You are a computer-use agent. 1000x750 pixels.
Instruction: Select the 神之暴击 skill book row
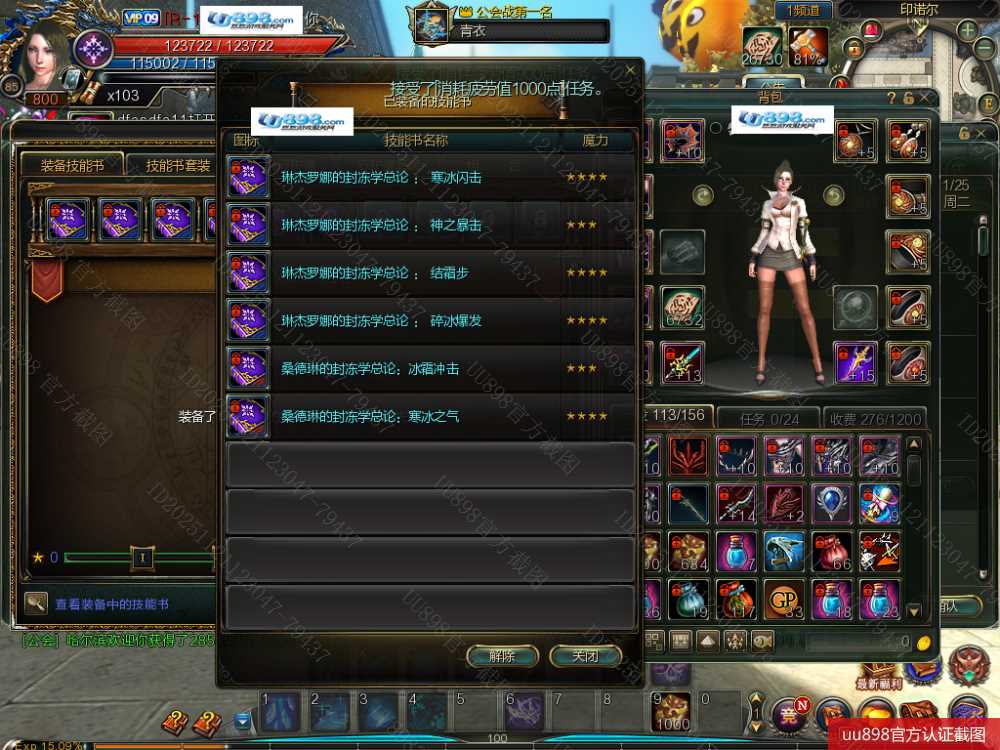430,226
